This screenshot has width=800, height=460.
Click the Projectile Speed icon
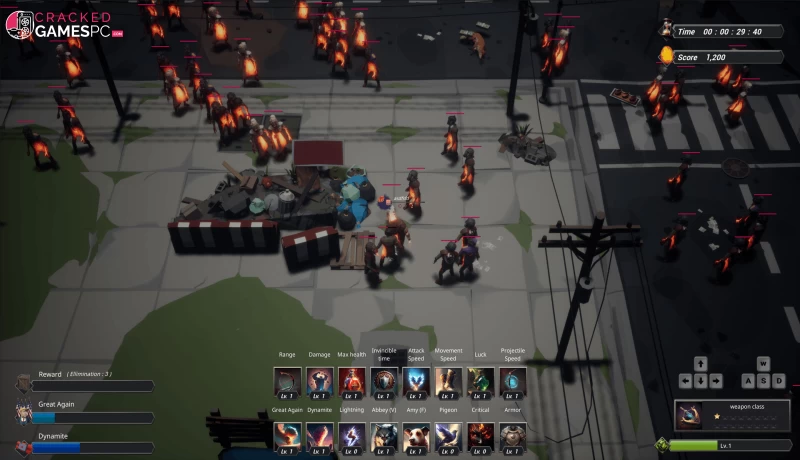(x=513, y=381)
